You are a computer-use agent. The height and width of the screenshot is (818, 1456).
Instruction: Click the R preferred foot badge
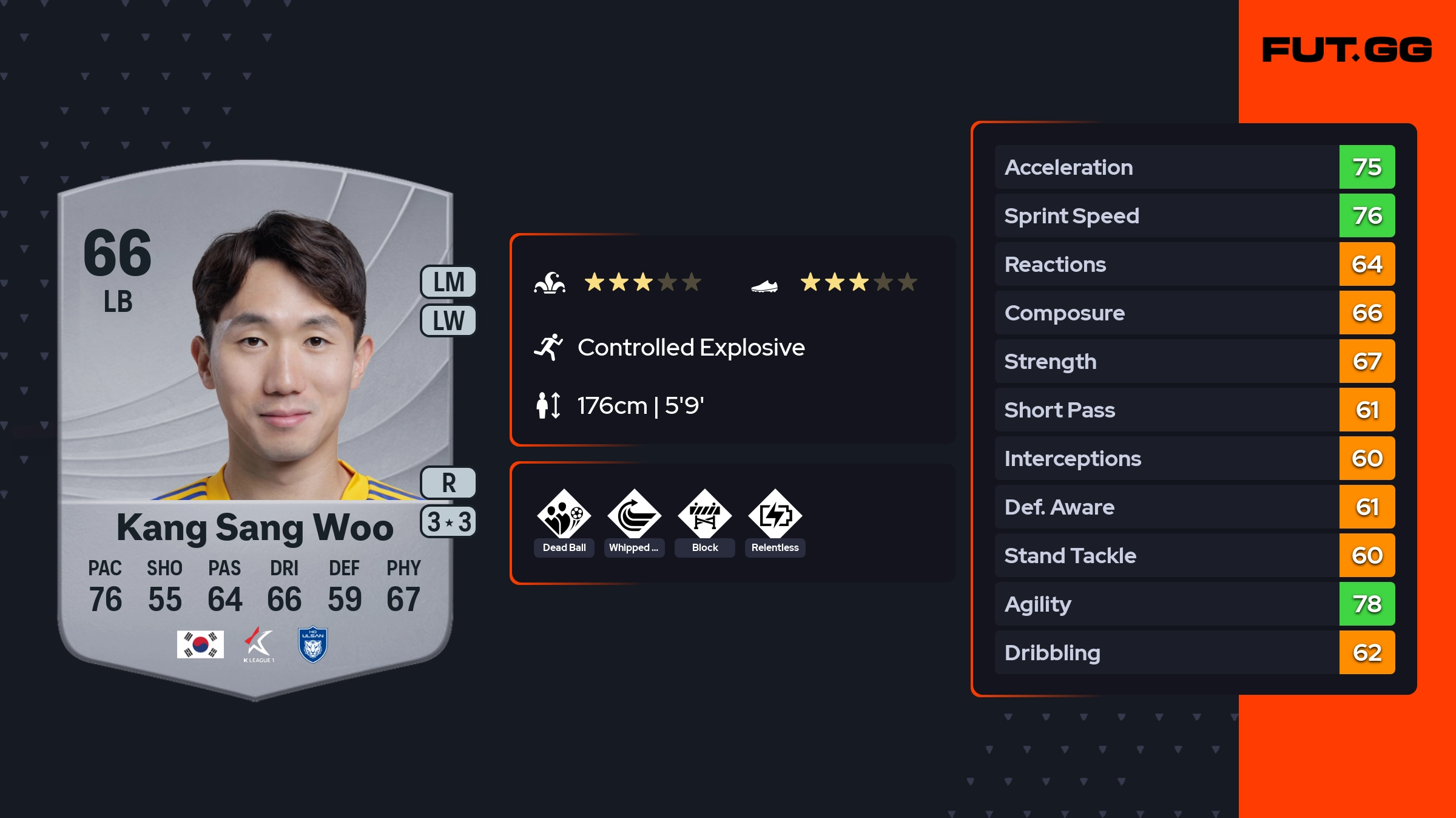449,483
